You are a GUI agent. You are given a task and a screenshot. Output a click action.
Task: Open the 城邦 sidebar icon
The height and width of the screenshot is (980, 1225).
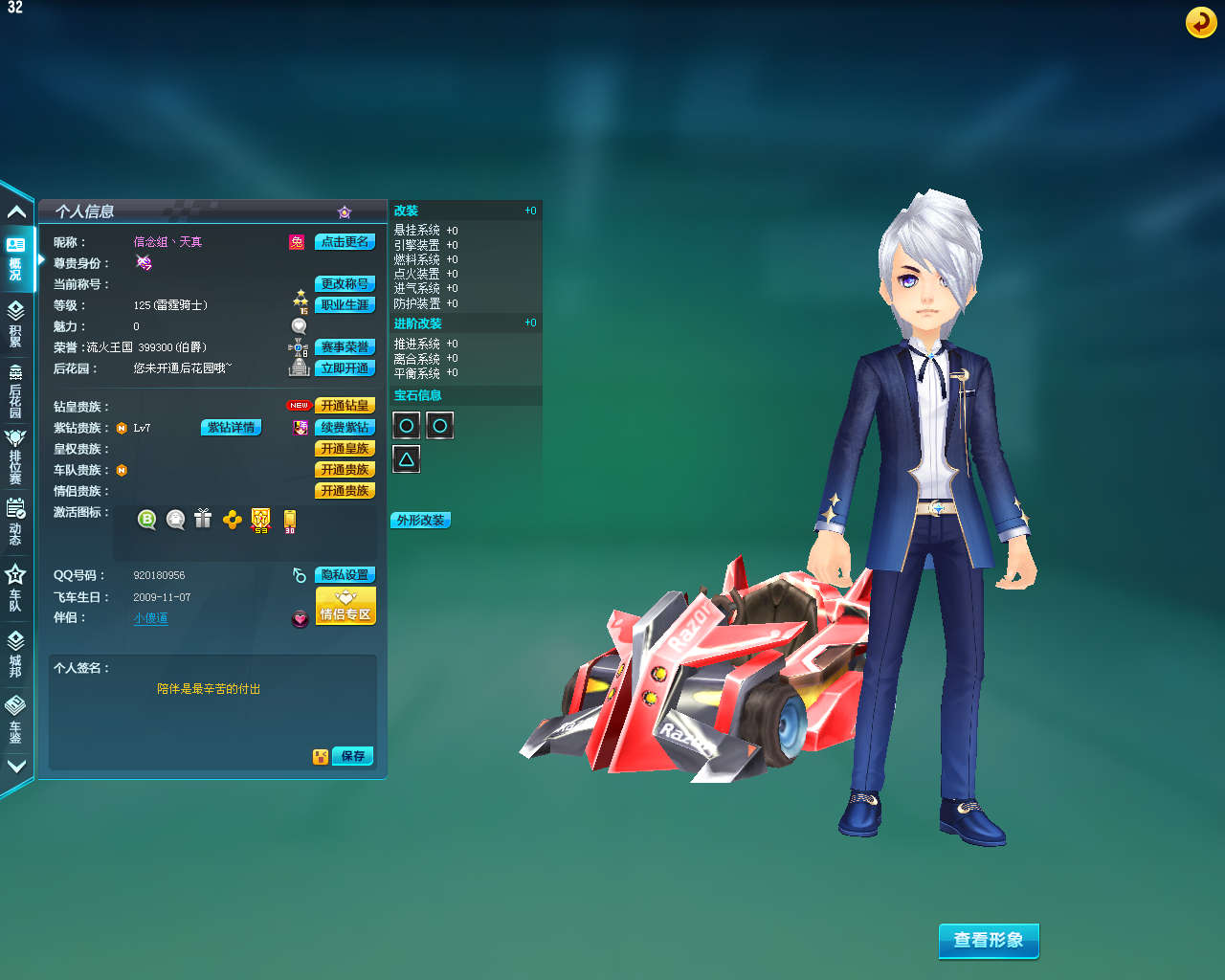click(15, 658)
